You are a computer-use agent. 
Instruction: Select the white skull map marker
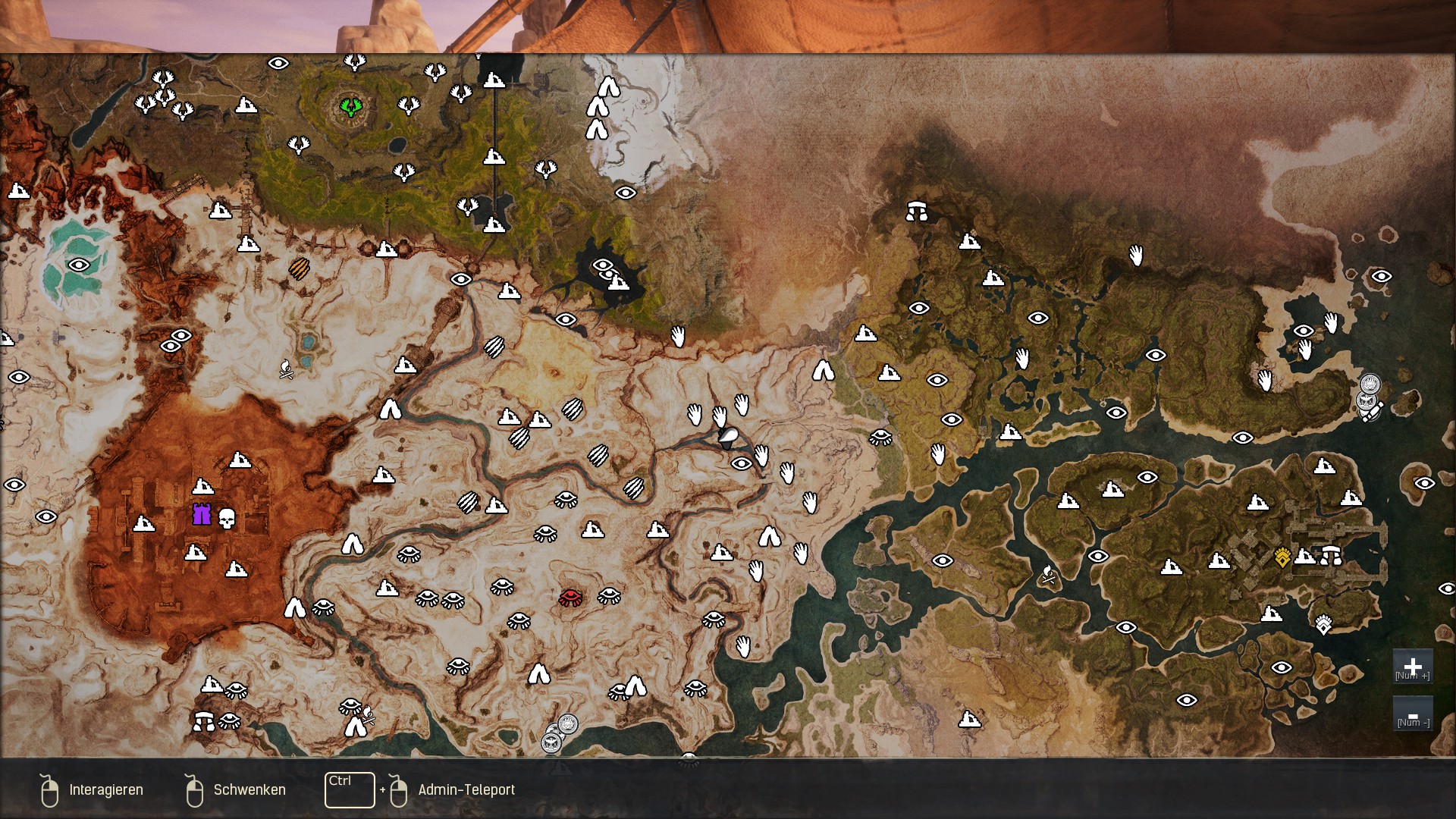click(x=227, y=518)
